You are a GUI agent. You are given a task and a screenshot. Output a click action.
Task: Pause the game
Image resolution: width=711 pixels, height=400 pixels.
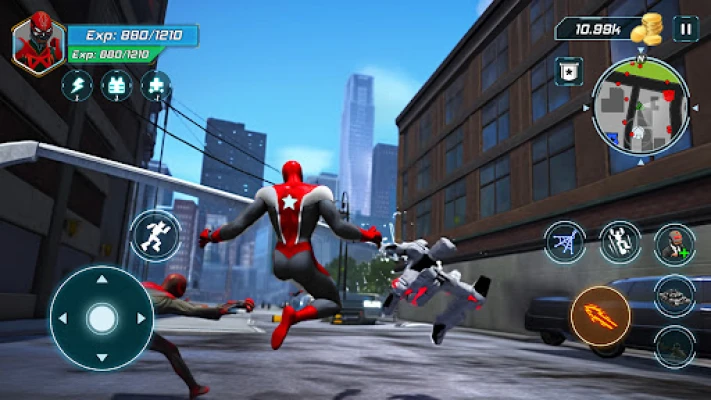[685, 28]
